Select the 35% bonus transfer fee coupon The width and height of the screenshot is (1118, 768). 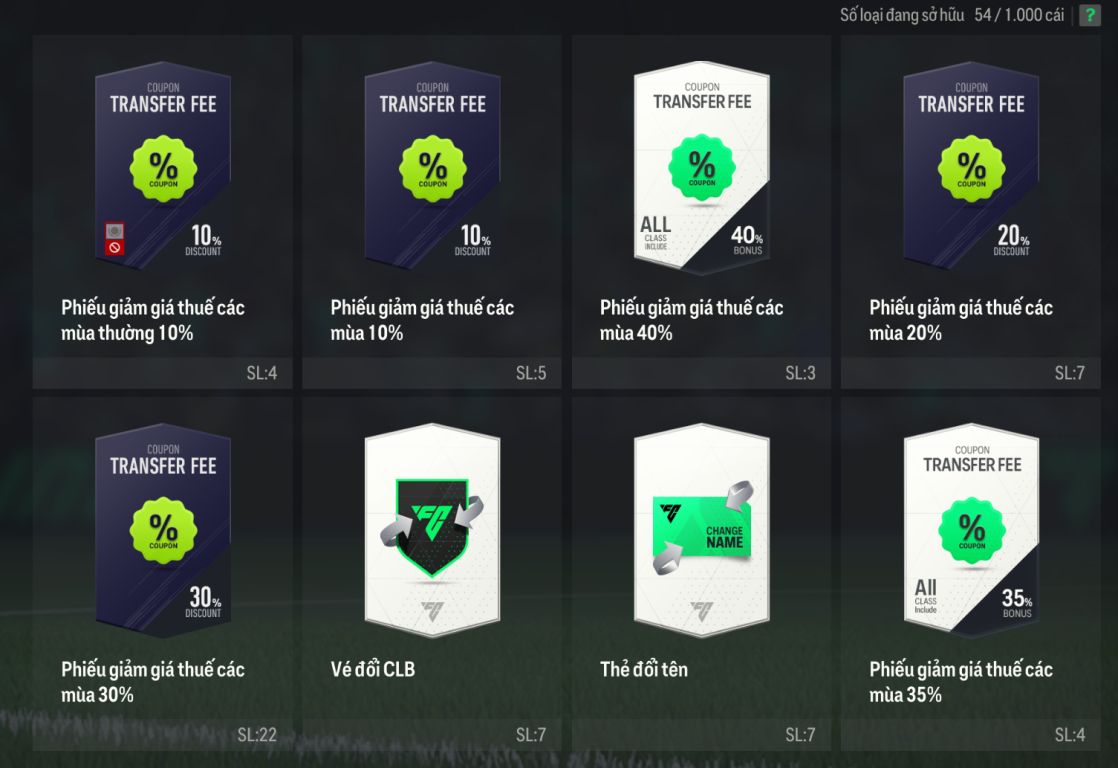coord(970,532)
